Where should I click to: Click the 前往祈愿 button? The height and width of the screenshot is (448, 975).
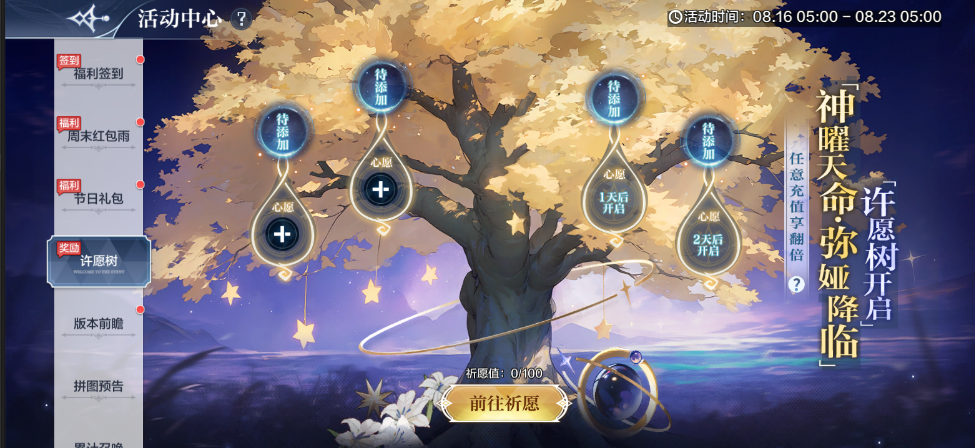(x=504, y=403)
